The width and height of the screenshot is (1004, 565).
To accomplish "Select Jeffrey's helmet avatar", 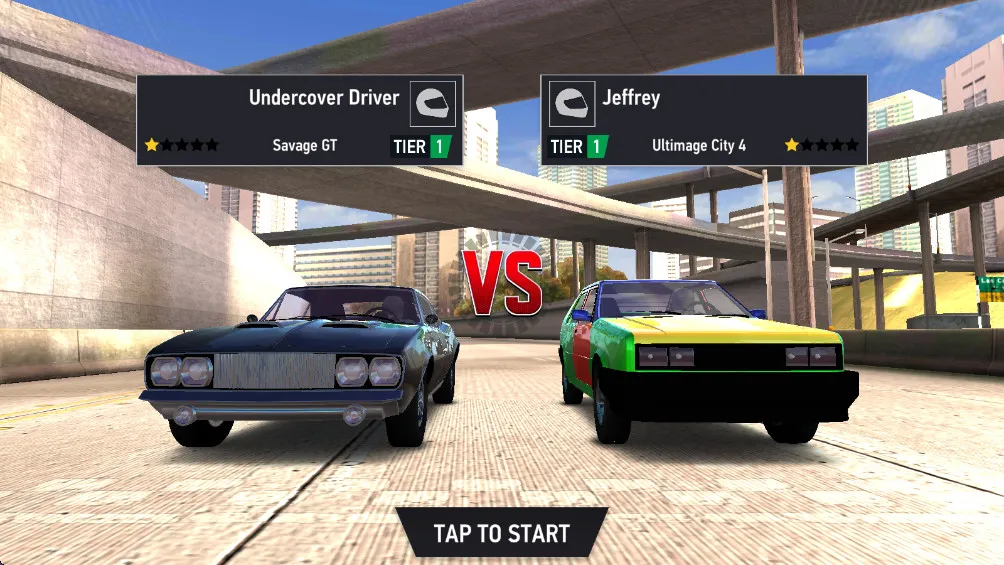I will point(572,104).
